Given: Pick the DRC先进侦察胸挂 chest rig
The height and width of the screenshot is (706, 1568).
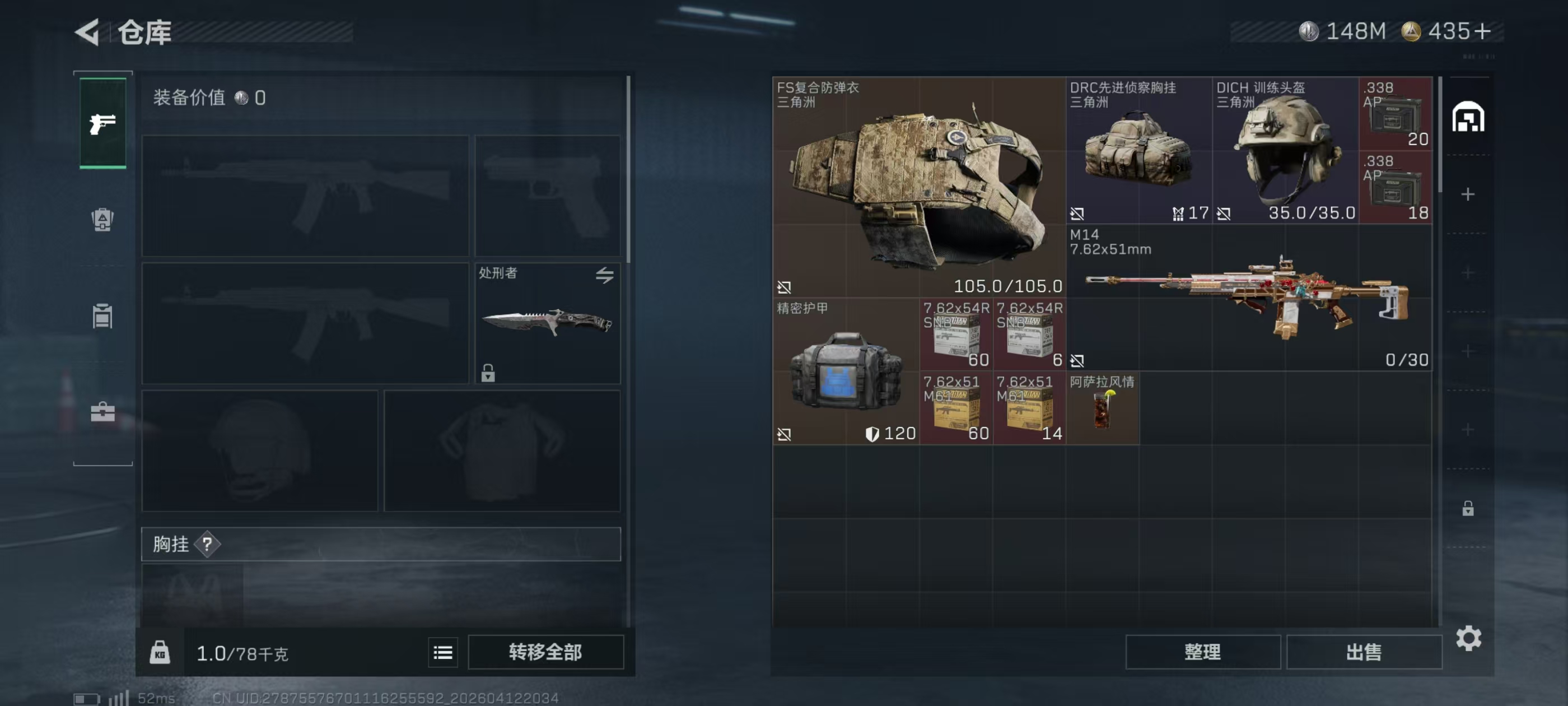Looking at the screenshot, I should coord(1138,150).
